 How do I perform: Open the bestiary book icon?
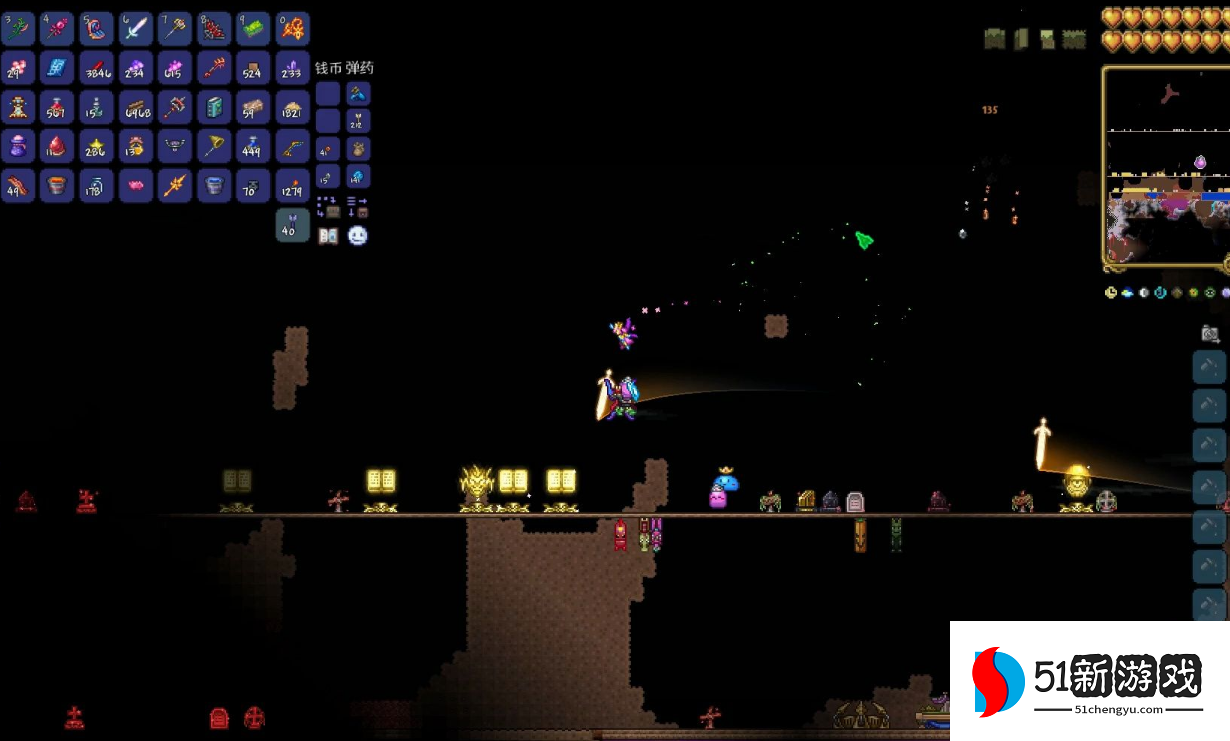[x=328, y=236]
